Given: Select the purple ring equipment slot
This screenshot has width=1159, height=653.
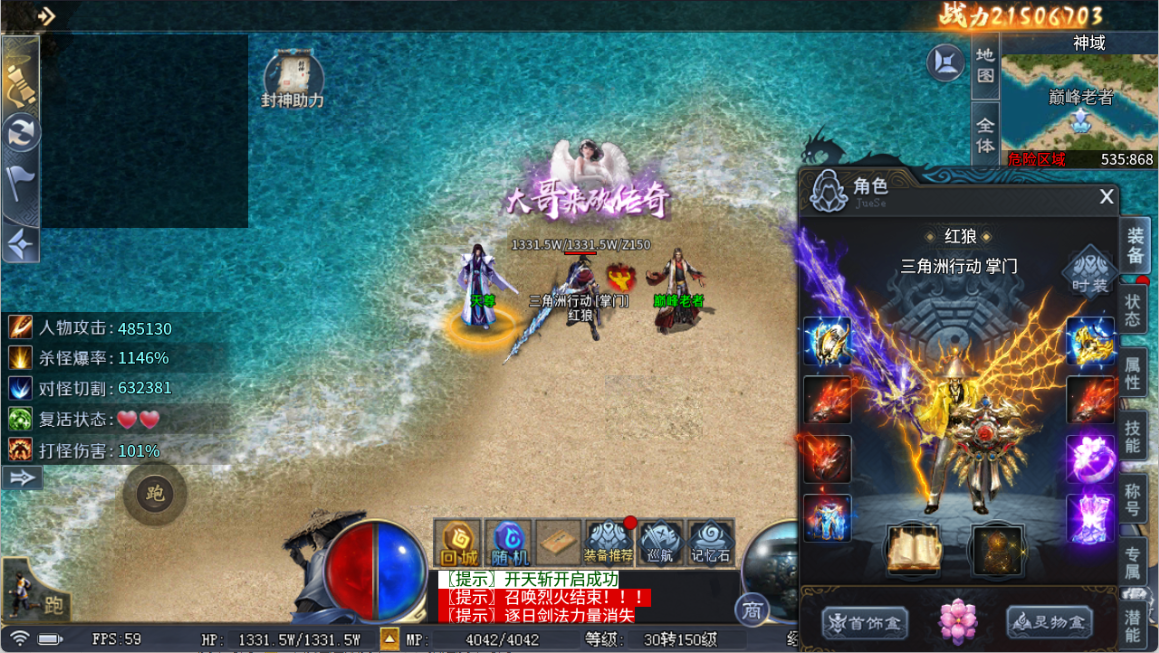Looking at the screenshot, I should tap(1090, 459).
